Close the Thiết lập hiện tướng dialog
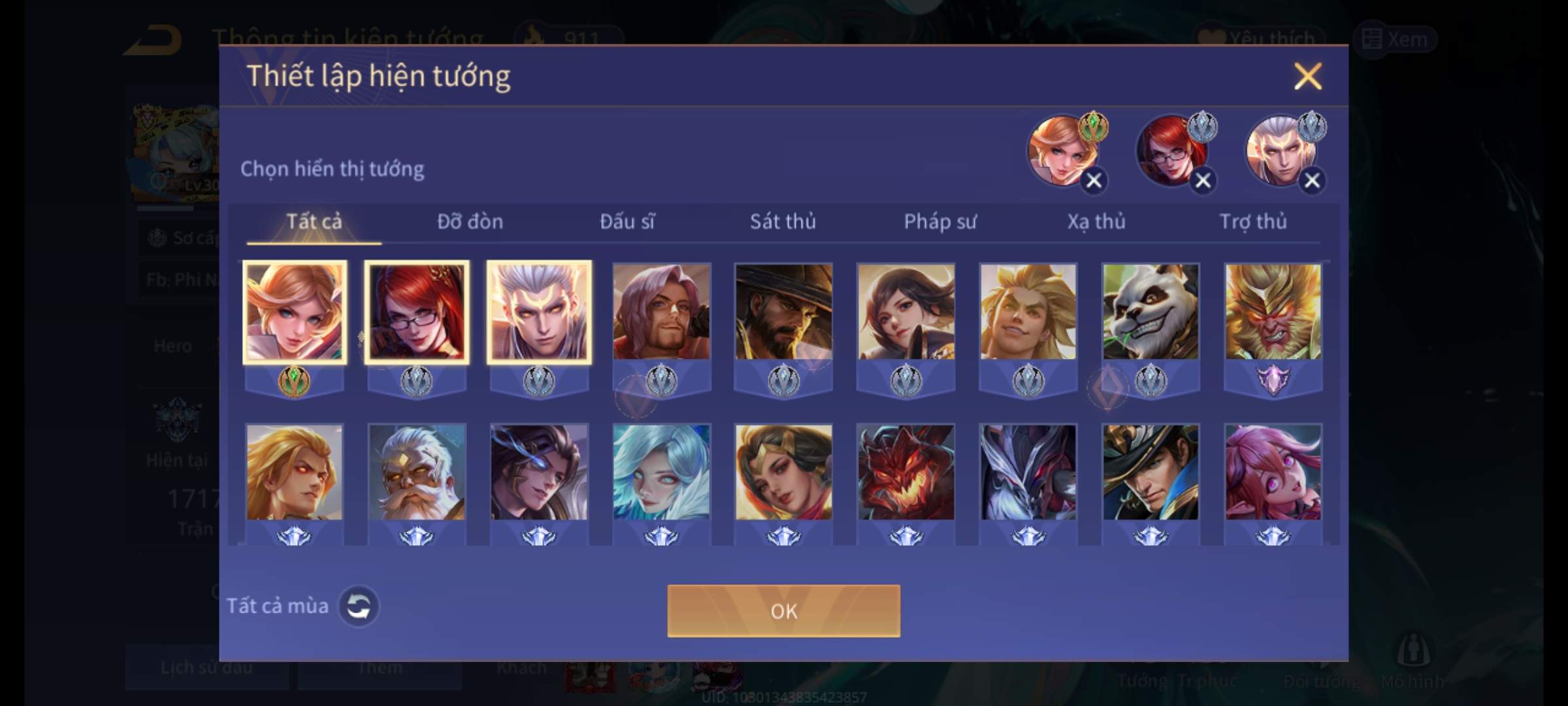Screen dimensions: 1568x706 pyautogui.click(x=1307, y=76)
